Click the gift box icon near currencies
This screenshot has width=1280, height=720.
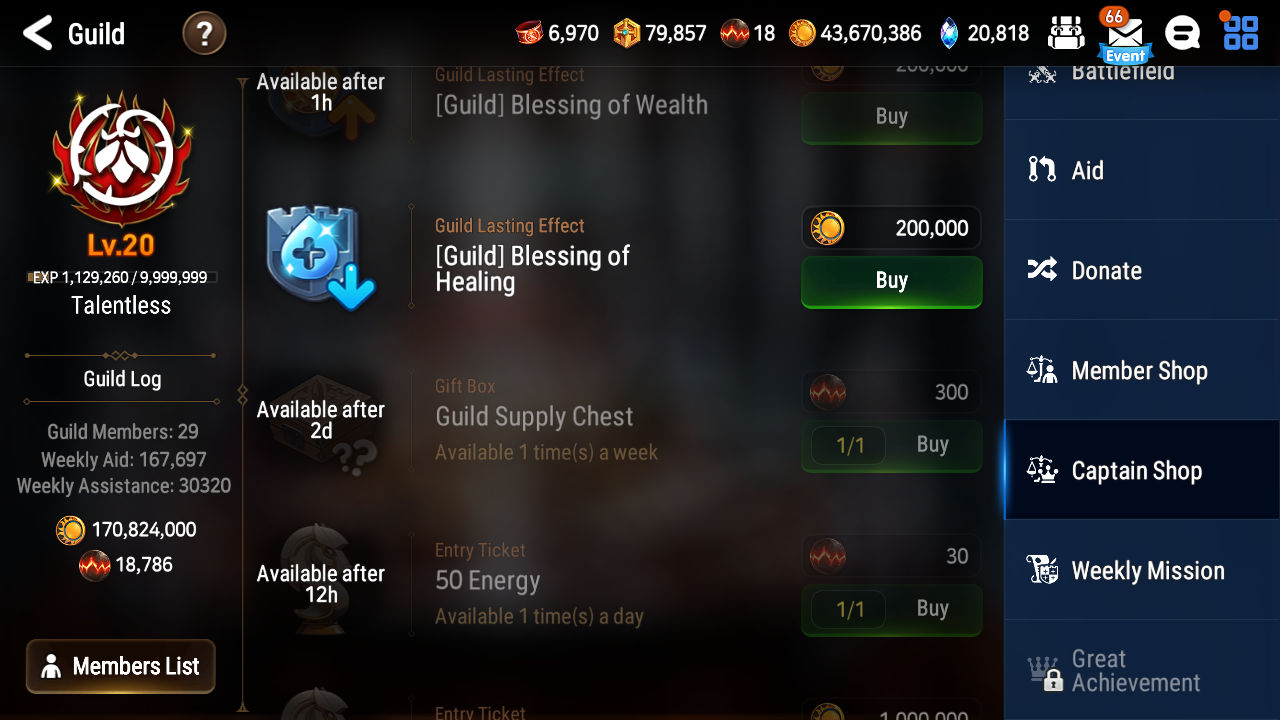[1066, 32]
